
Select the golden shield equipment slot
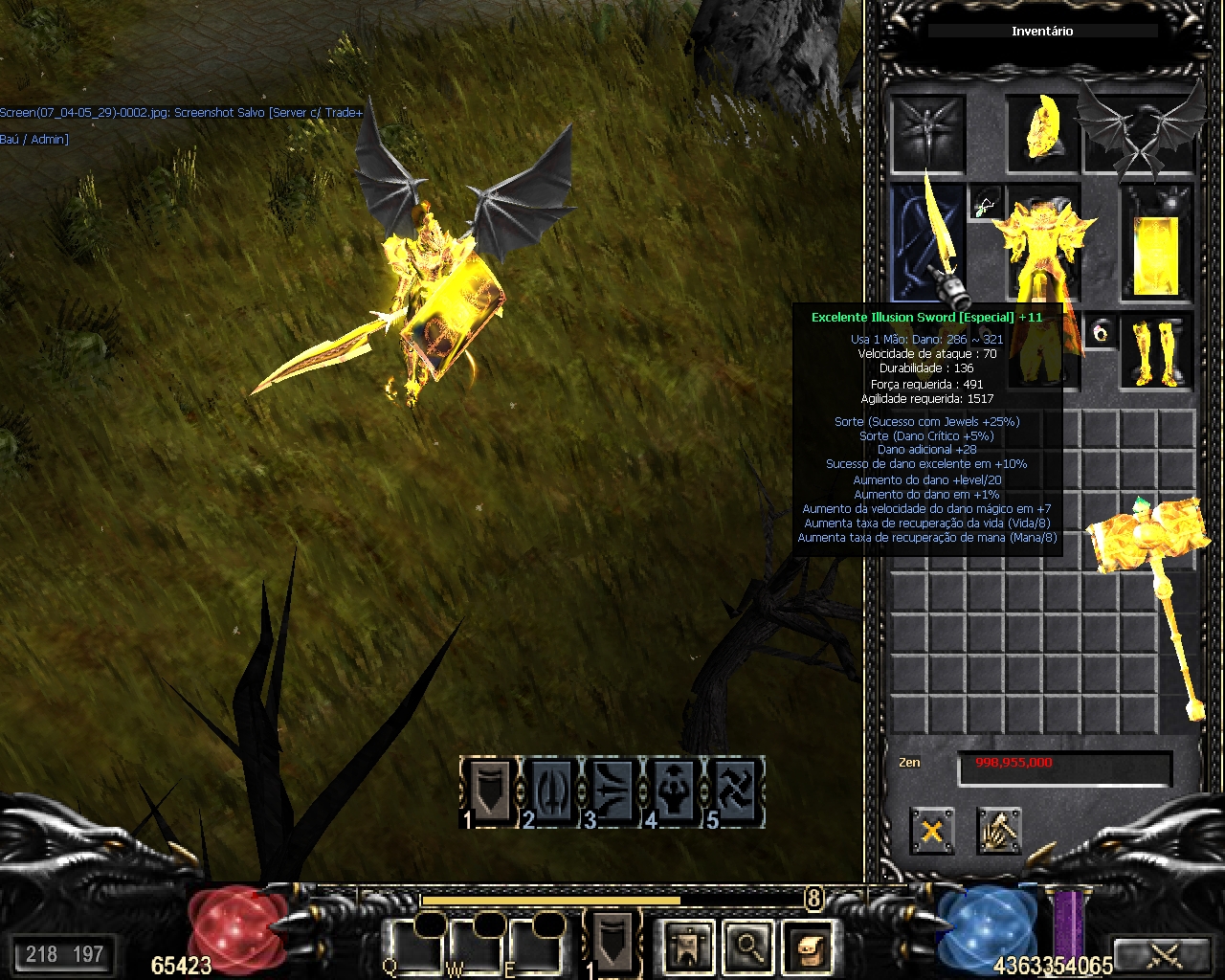pyautogui.click(x=1156, y=242)
